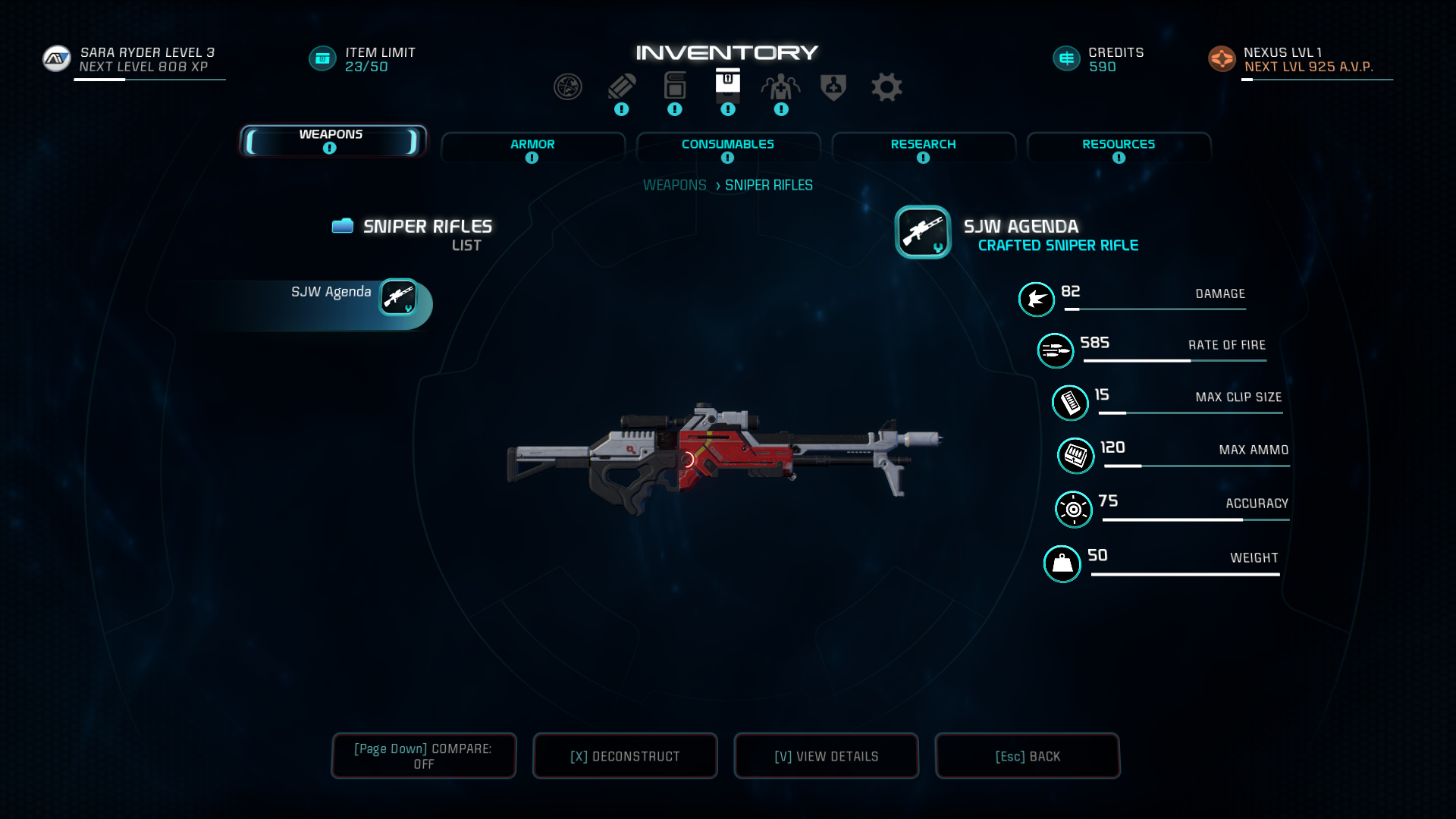Toggle the Compare option

[x=423, y=756]
